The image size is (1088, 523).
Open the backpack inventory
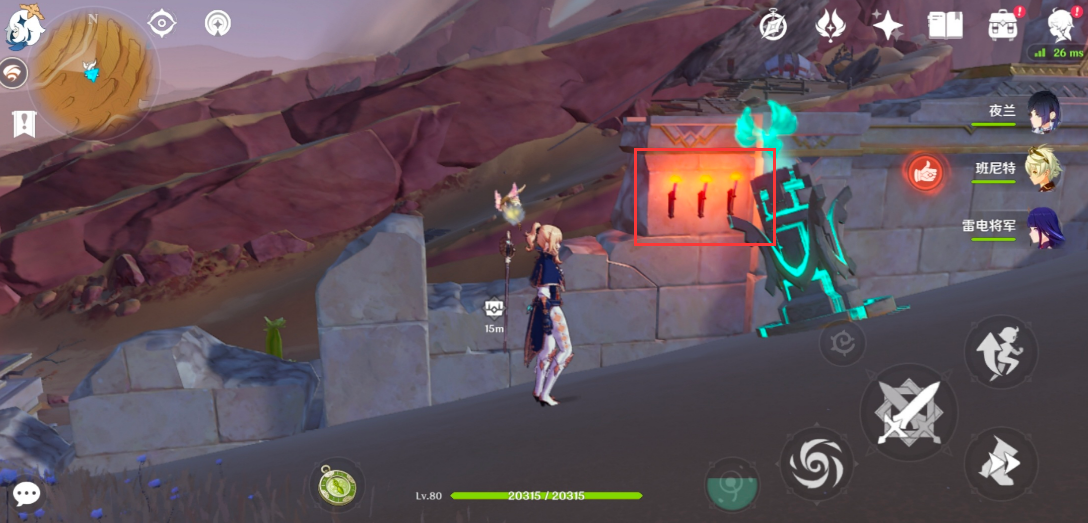tap(1003, 25)
